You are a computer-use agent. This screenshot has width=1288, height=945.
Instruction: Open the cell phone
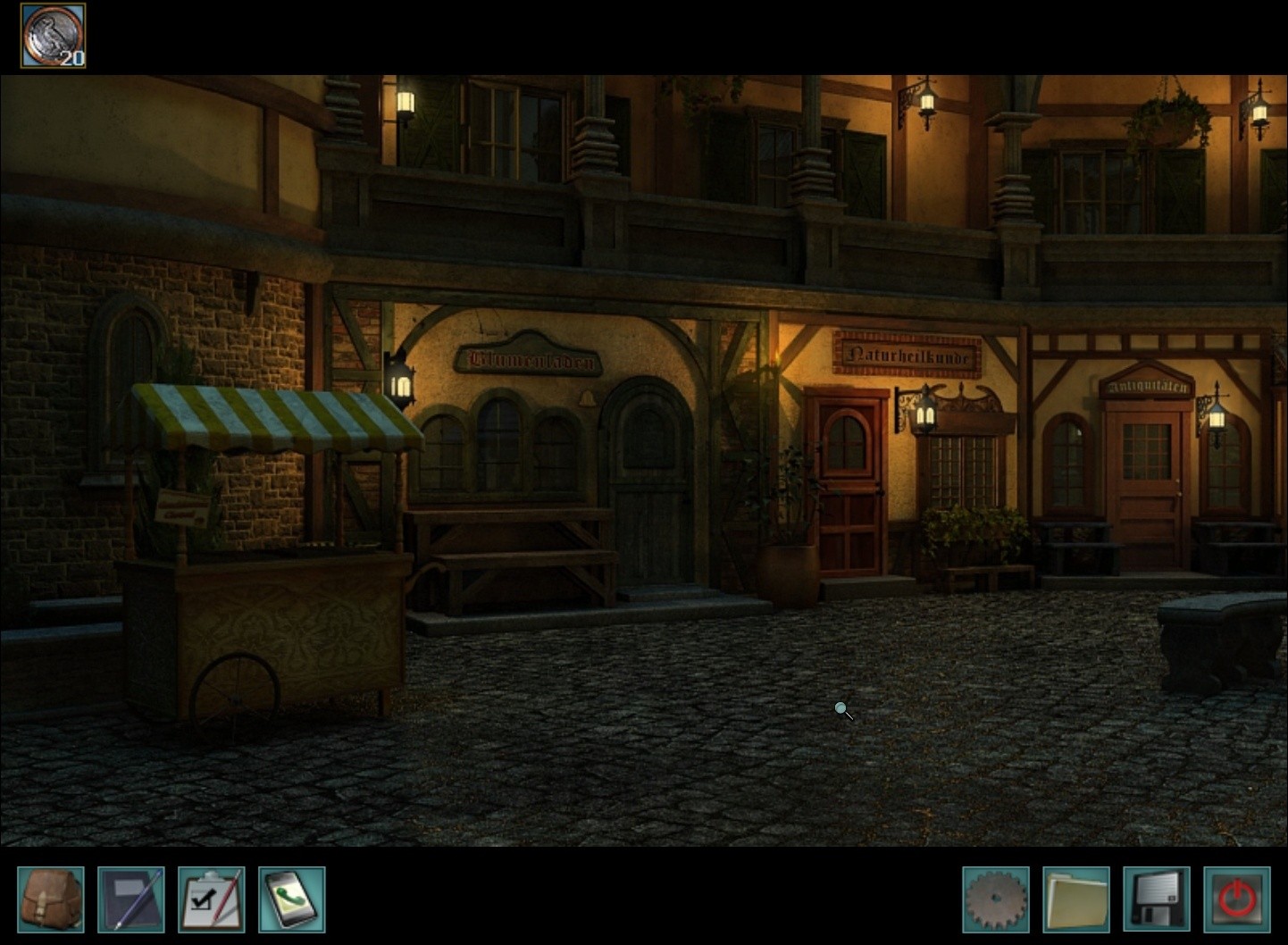pyautogui.click(x=291, y=899)
